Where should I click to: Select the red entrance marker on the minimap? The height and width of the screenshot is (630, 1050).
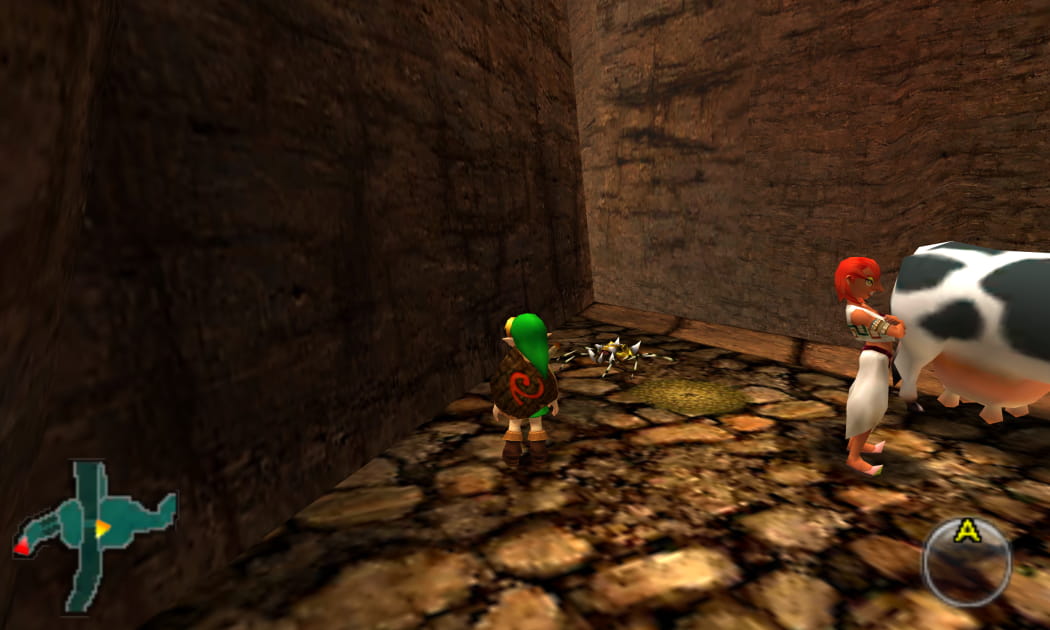click(x=22, y=548)
